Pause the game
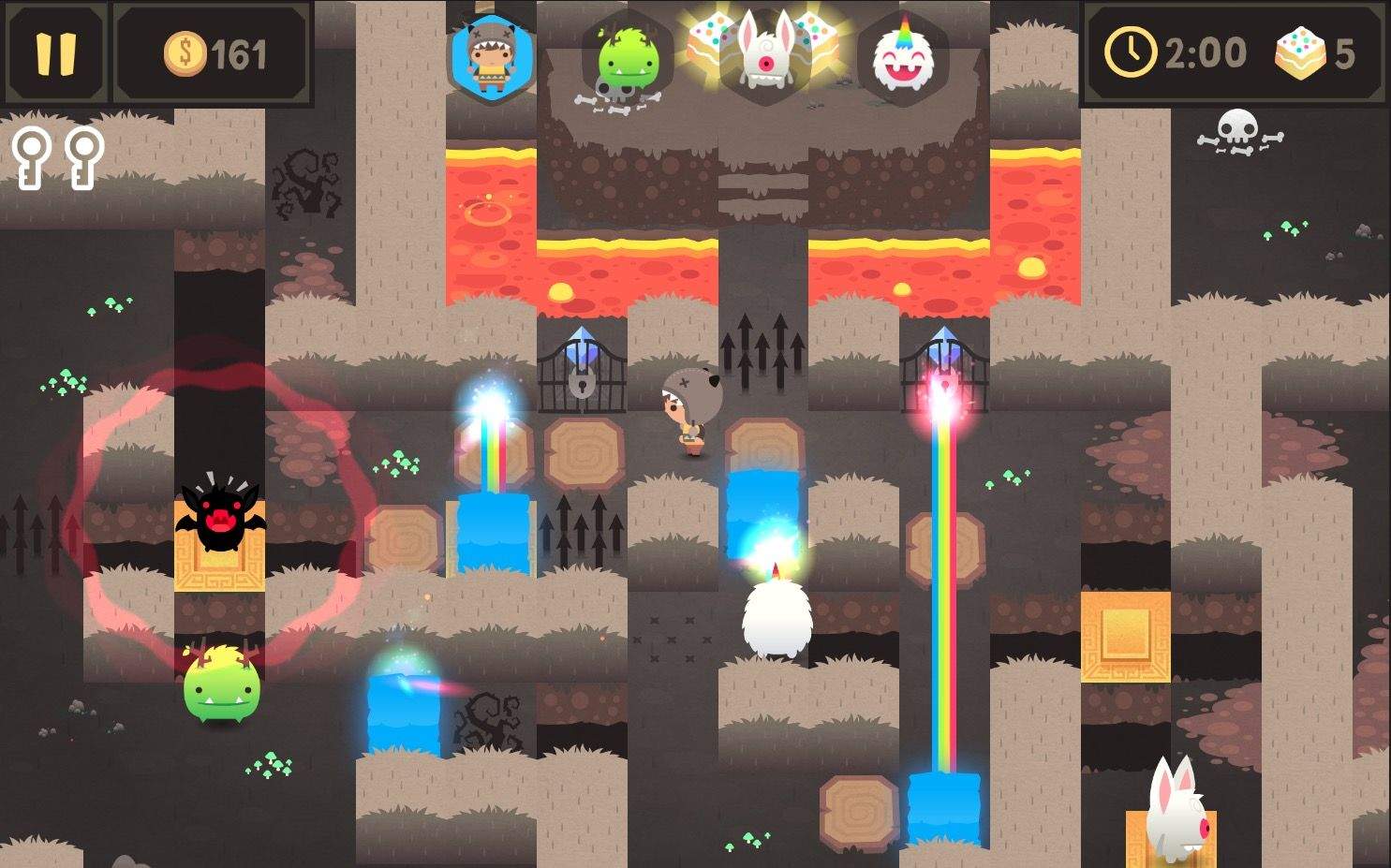1391x868 pixels. (x=55, y=53)
